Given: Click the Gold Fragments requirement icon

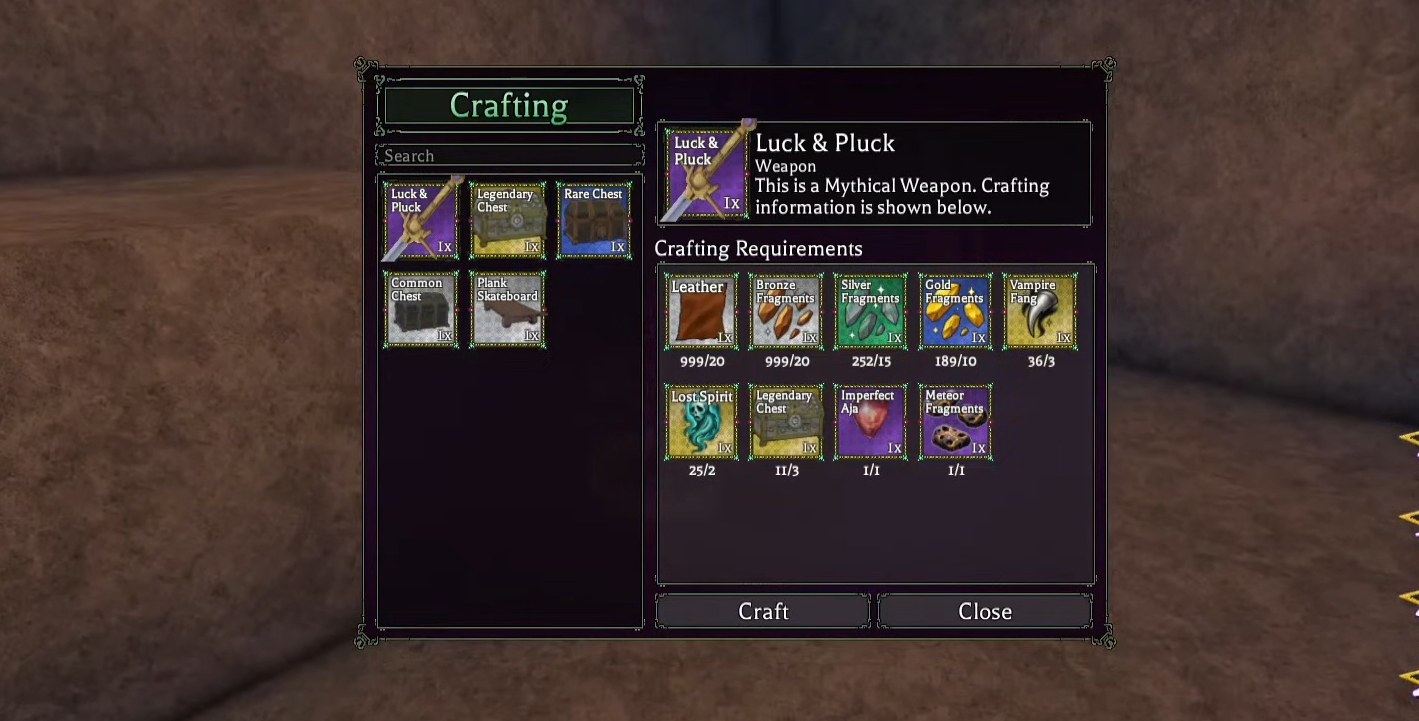Looking at the screenshot, I should coord(954,311).
